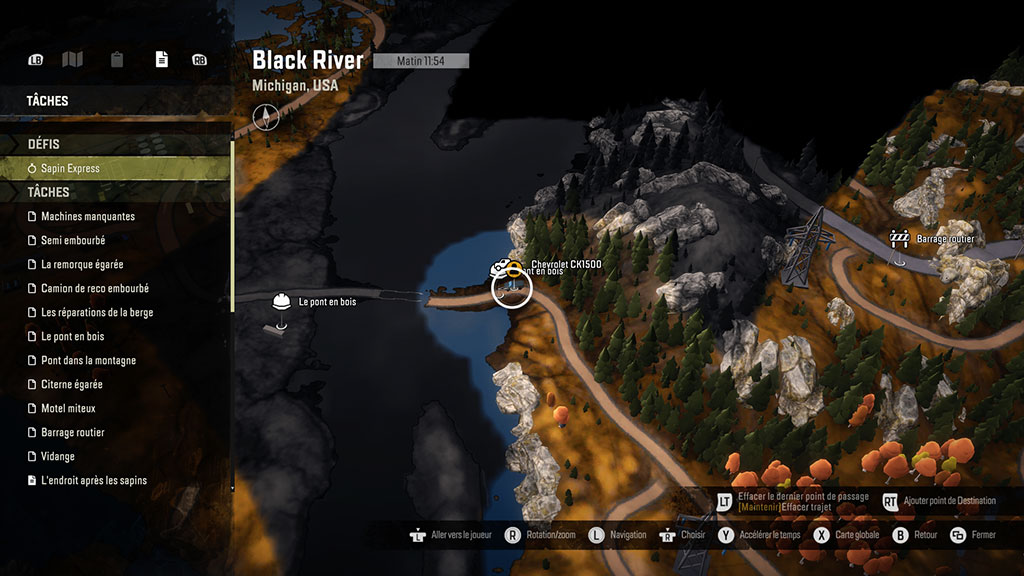Image resolution: width=1024 pixels, height=576 pixels.
Task: Click the compass icon under Black River
Action: click(265, 116)
